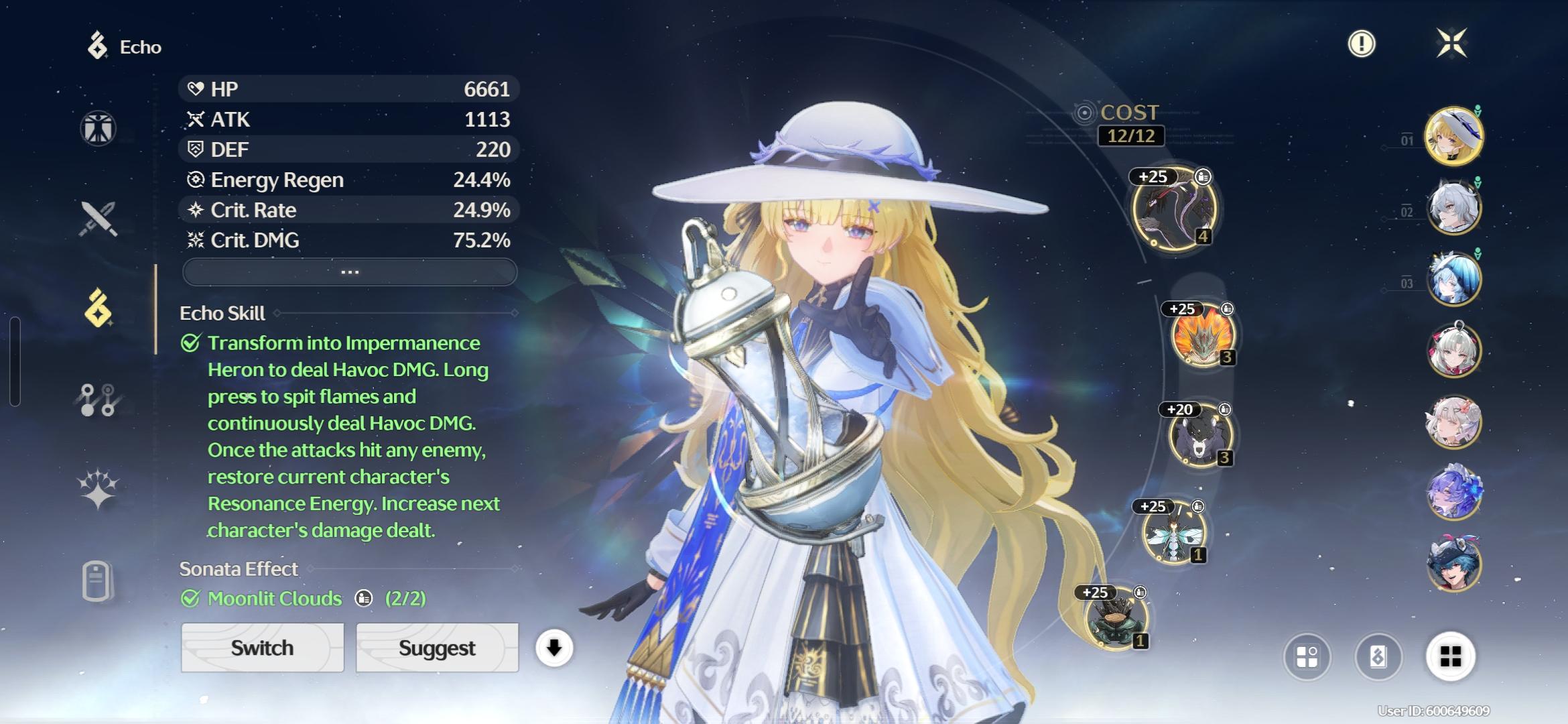Open the exclamation info button
Viewport: 1568px width, 724px height.
1361,44
